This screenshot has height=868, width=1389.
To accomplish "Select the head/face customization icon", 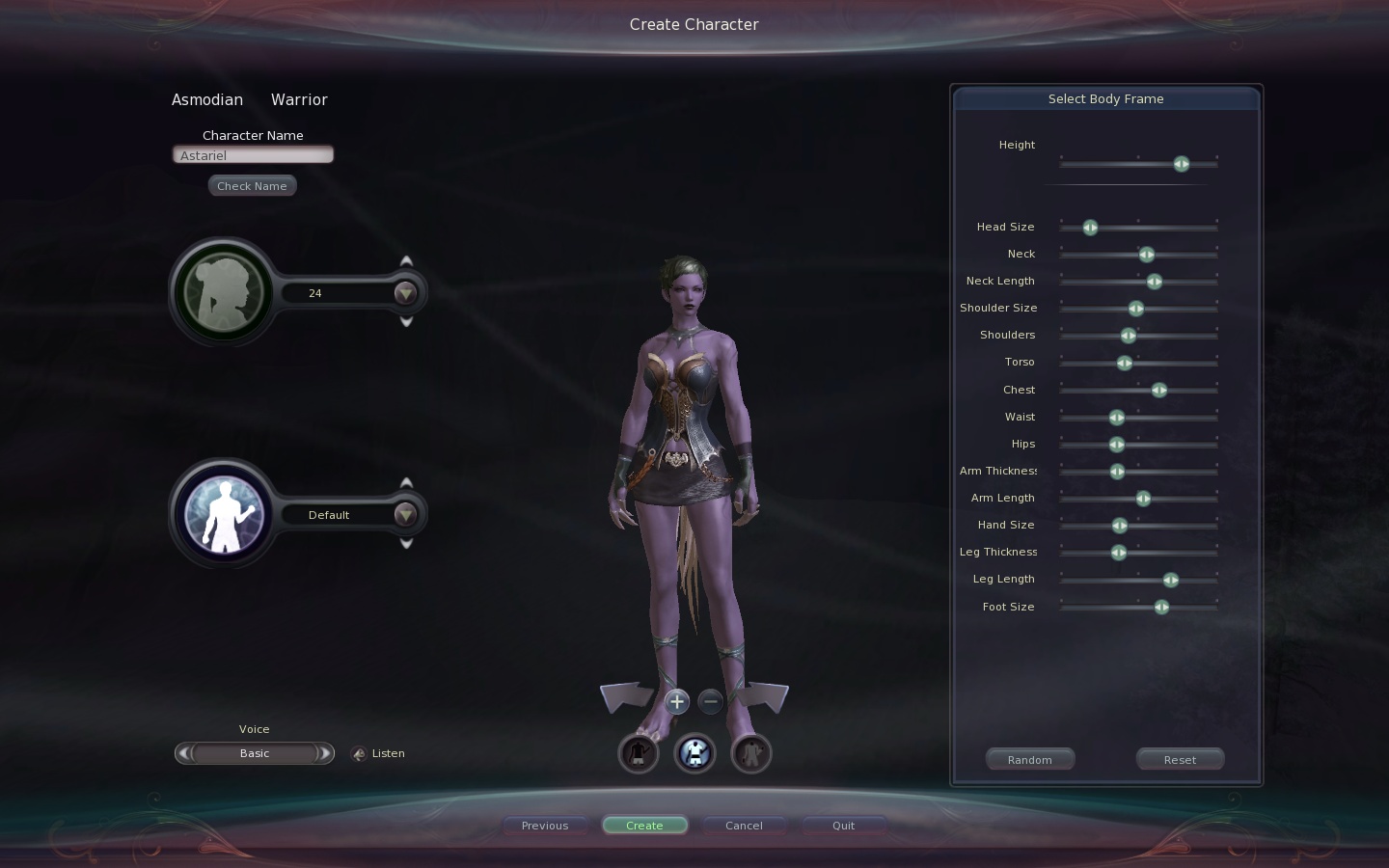I will tap(223, 292).
